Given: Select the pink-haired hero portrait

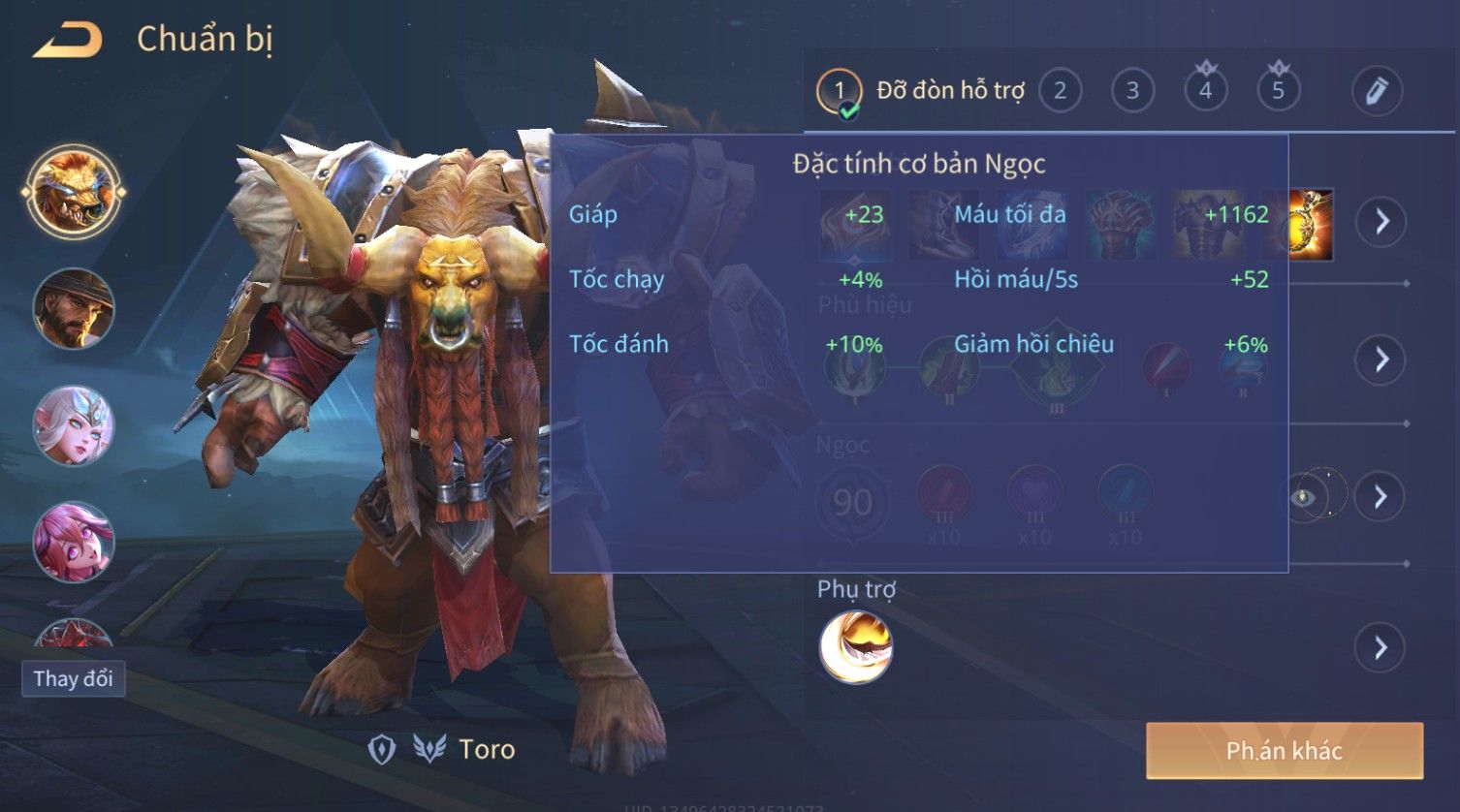Looking at the screenshot, I should [x=74, y=541].
